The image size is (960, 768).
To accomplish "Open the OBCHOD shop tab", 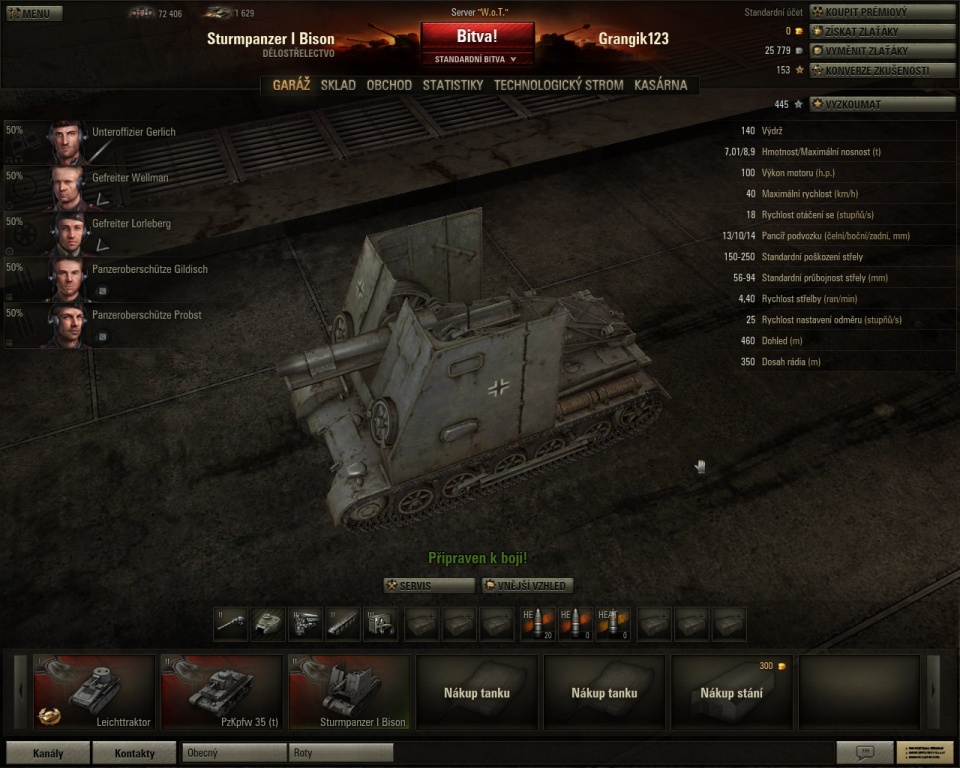I will (x=389, y=85).
